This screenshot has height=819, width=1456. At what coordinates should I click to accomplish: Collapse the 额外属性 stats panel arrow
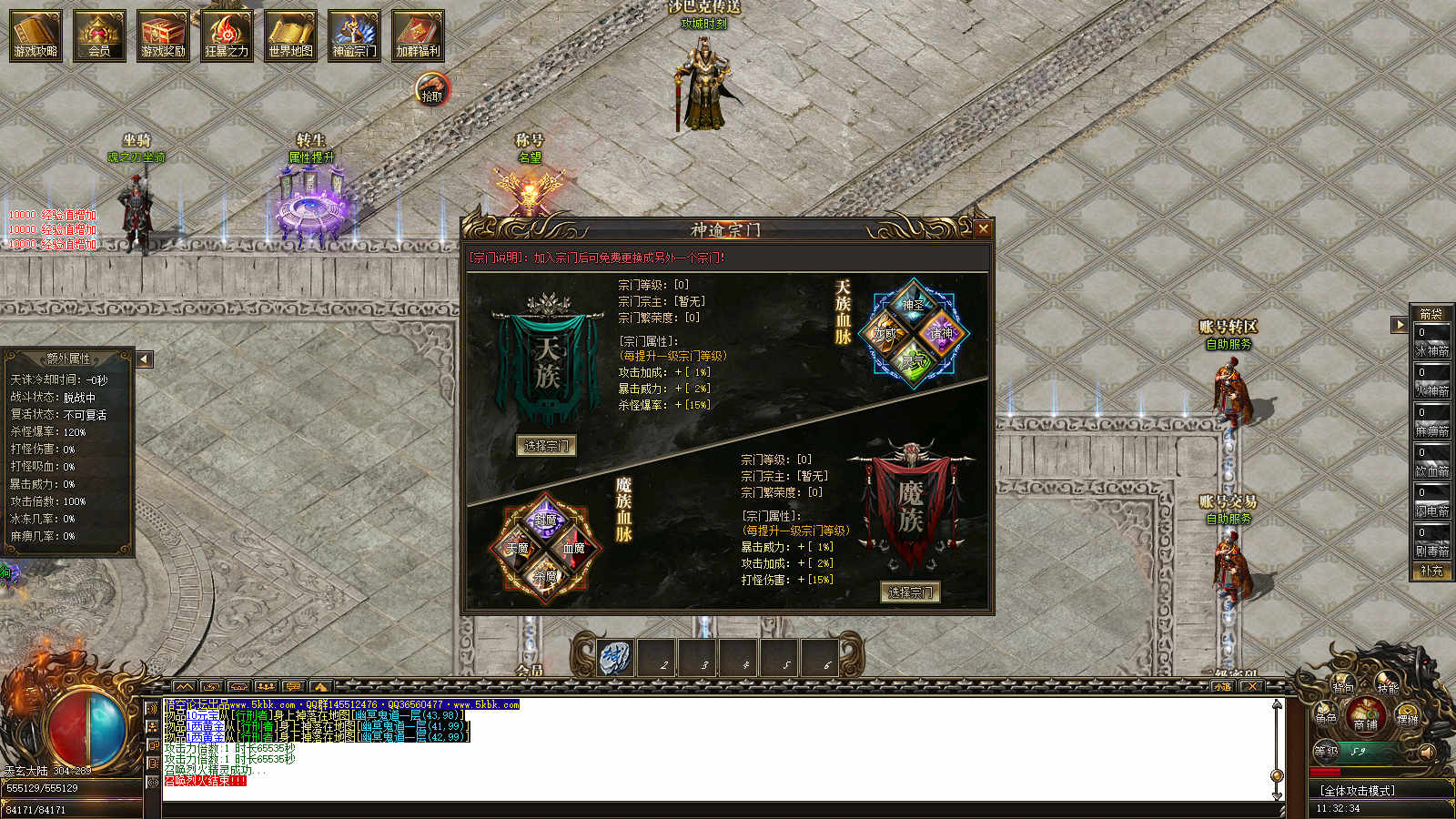144,359
